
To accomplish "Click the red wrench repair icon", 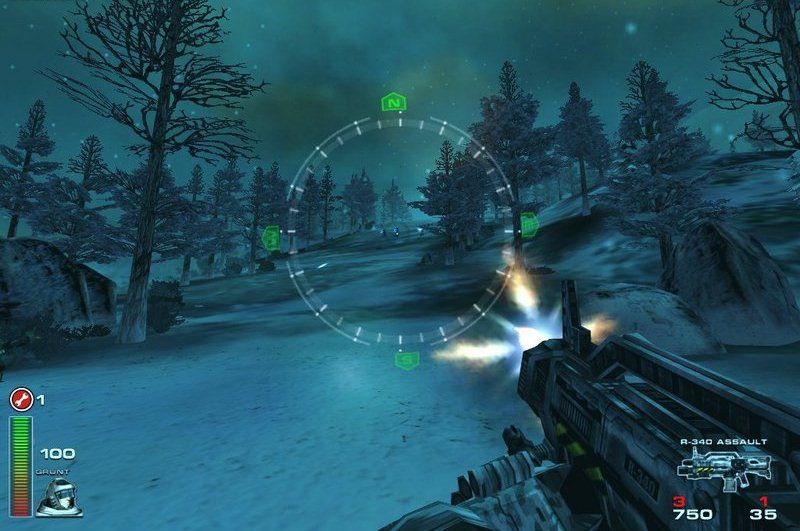I will pyautogui.click(x=20, y=400).
